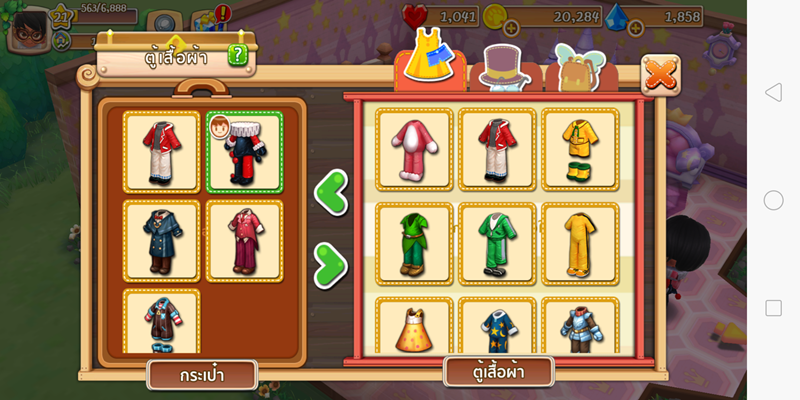The height and width of the screenshot is (400, 800).
Task: Select the silver knight armor outfit
Action: pos(580,326)
